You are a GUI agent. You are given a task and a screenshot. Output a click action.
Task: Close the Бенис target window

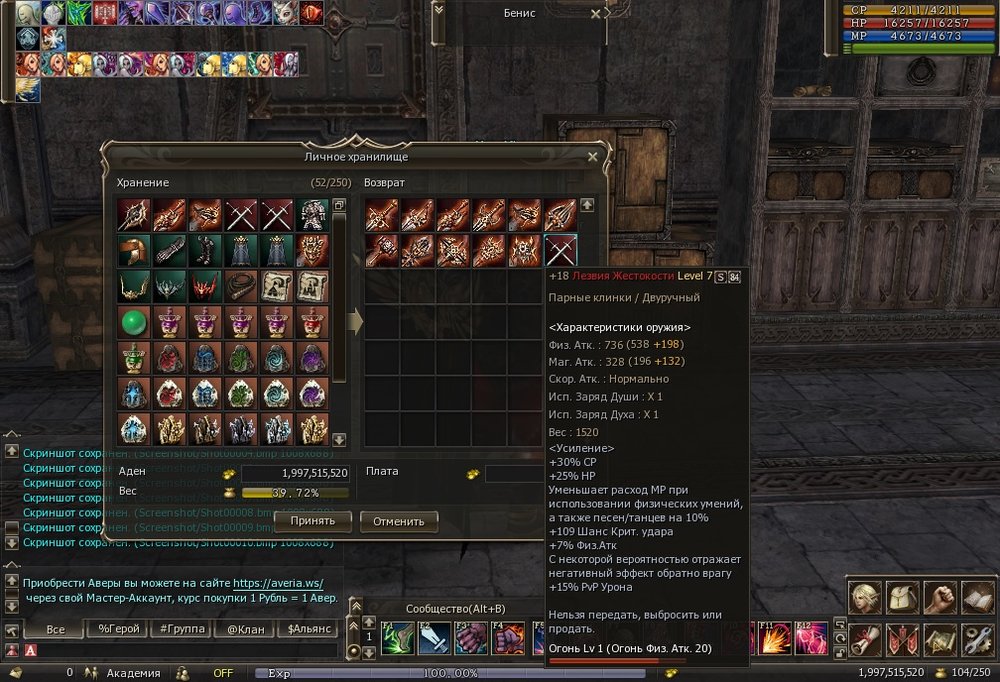tap(596, 15)
